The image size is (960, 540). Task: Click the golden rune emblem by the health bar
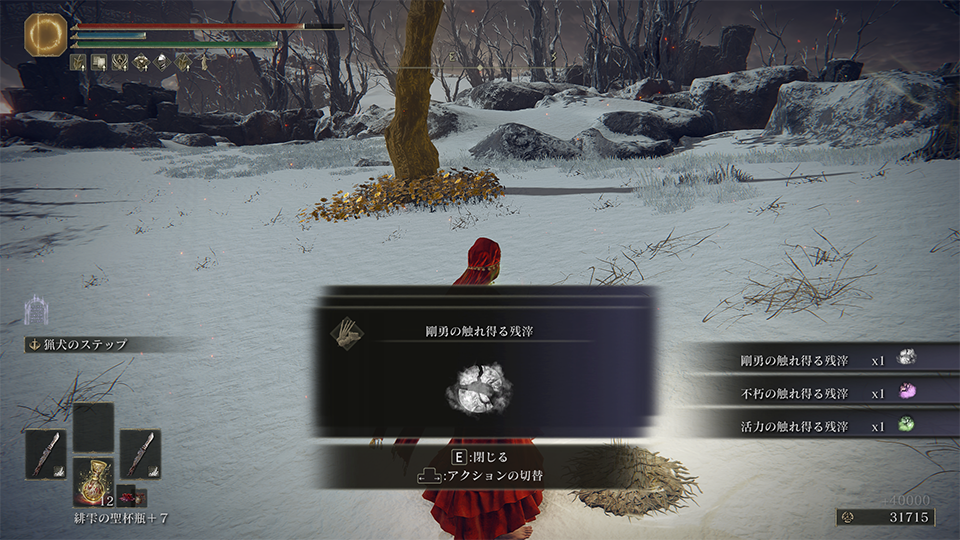pos(45,34)
